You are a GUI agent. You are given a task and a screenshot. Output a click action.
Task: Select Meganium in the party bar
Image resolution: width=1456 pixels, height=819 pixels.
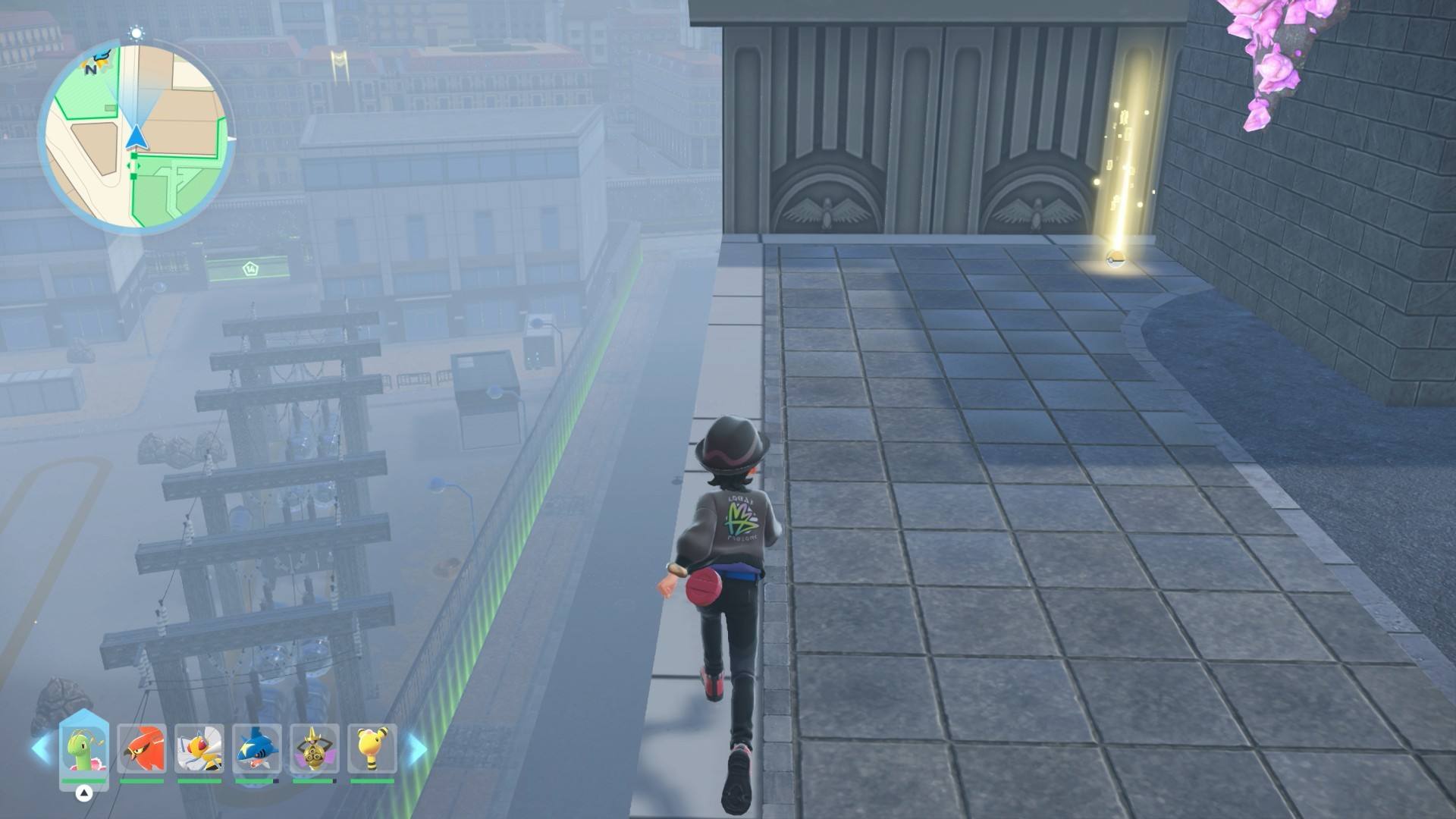tap(84, 748)
